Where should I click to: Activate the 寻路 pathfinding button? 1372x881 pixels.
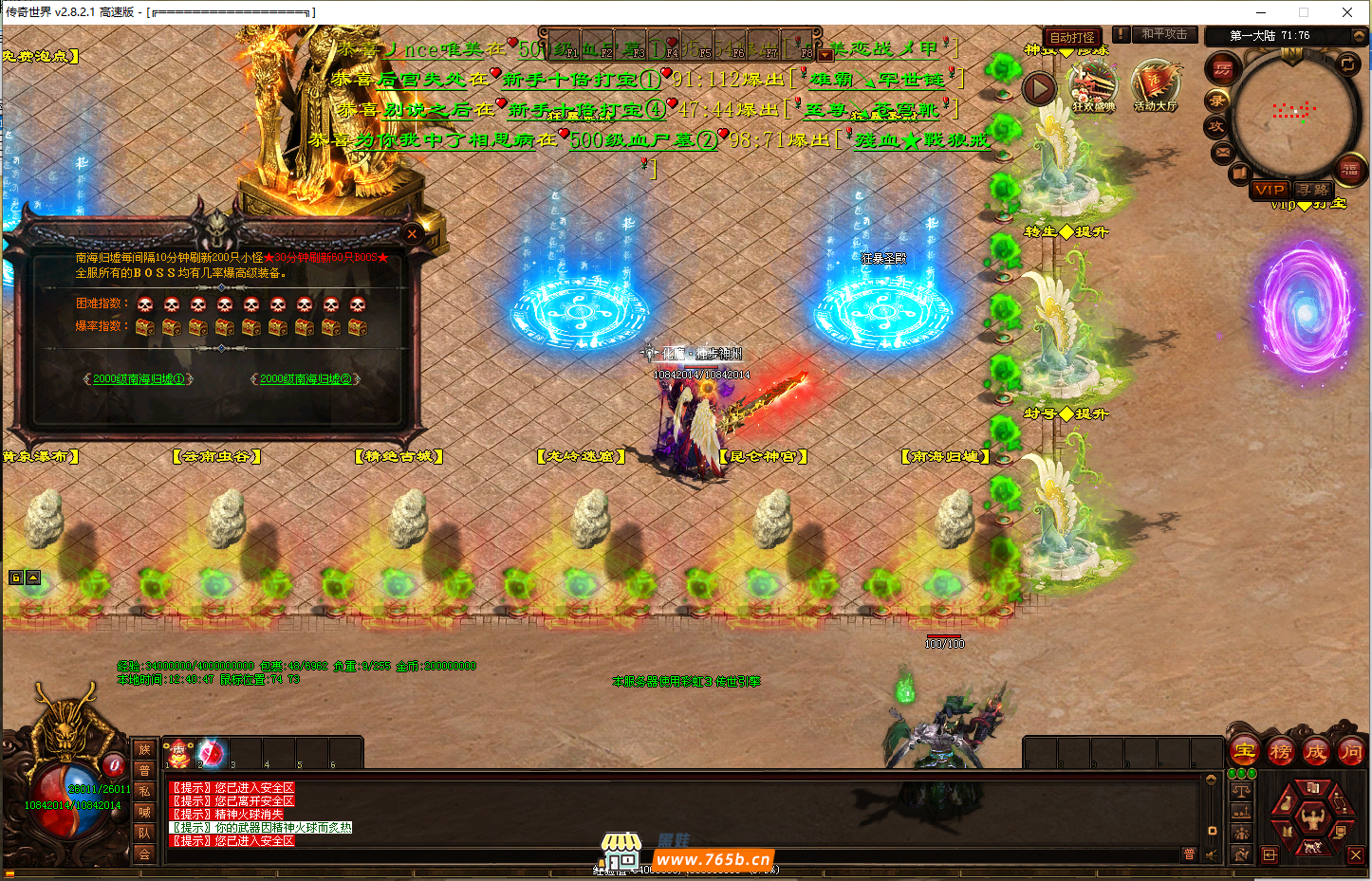(1314, 190)
